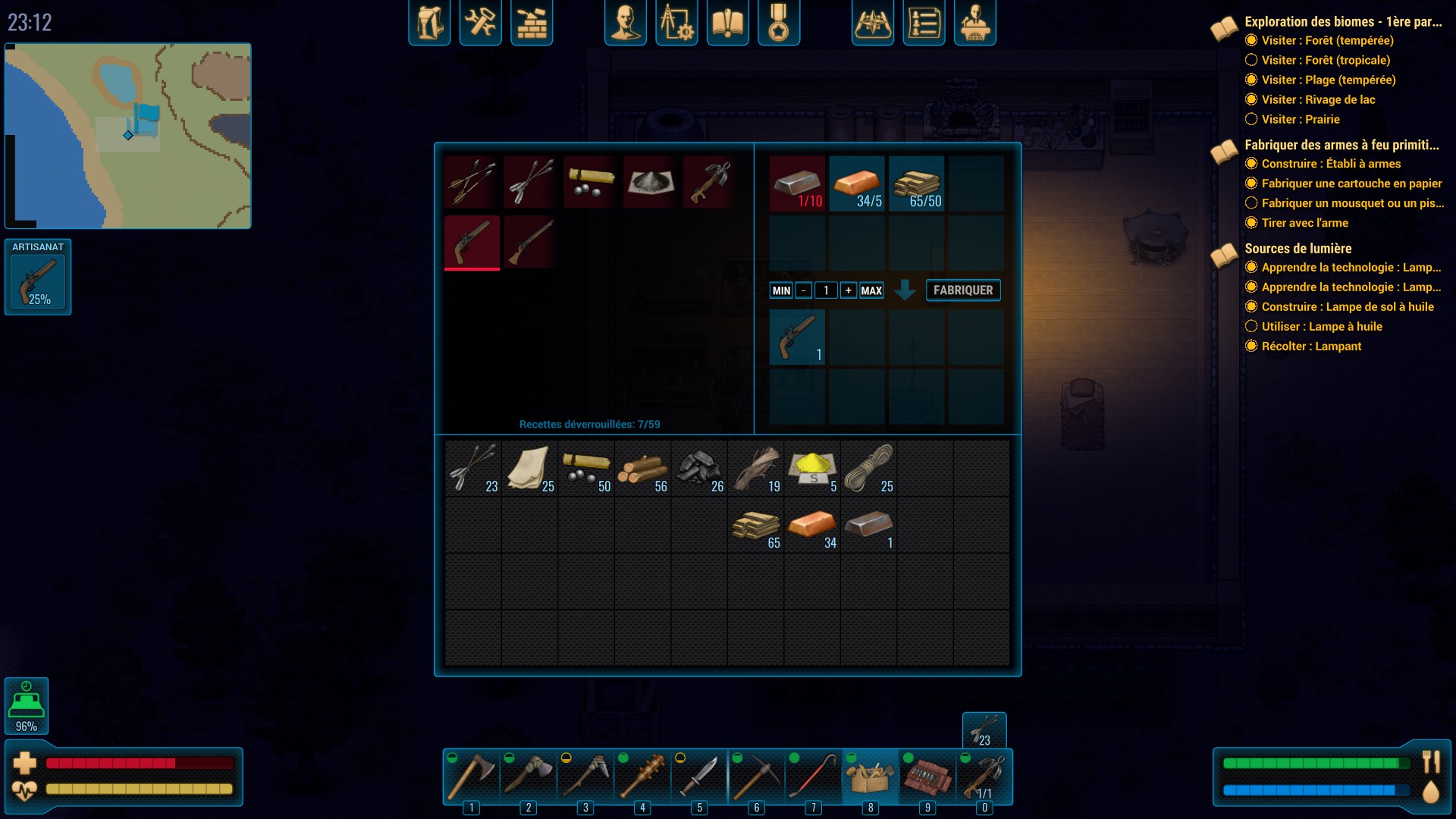Click the FABRIQUER craft button
This screenshot has width=1456, height=819.
coord(963,290)
